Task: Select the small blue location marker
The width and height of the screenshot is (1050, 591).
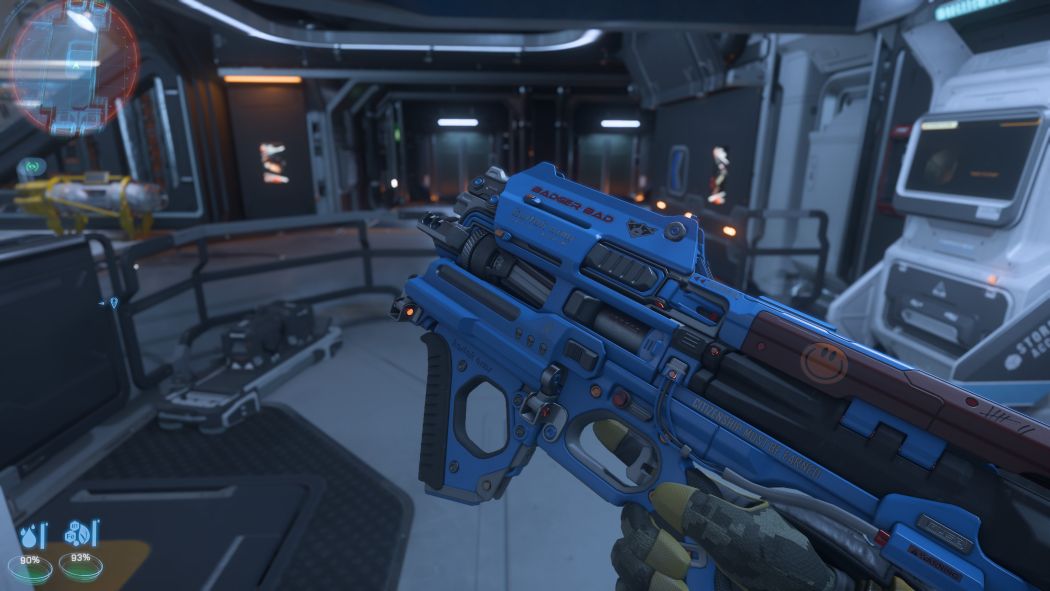Action: coord(113,302)
